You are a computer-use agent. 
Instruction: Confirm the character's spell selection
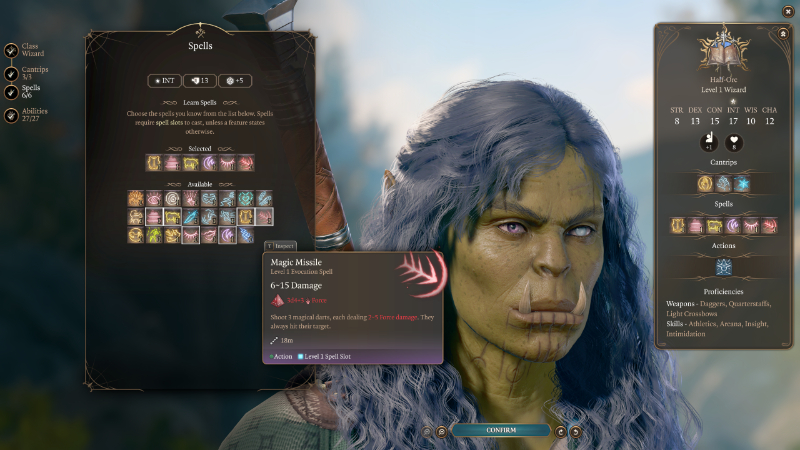coord(501,430)
